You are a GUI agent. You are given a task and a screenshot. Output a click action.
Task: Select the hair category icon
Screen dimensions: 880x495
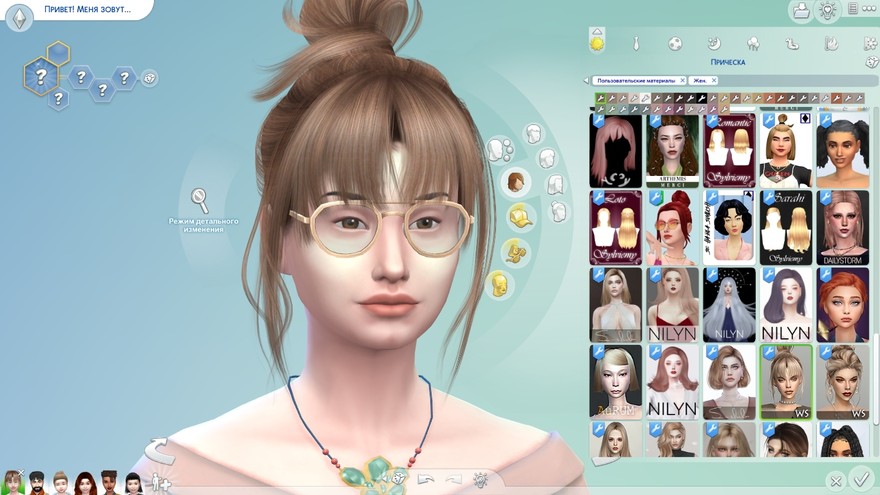coord(516,182)
